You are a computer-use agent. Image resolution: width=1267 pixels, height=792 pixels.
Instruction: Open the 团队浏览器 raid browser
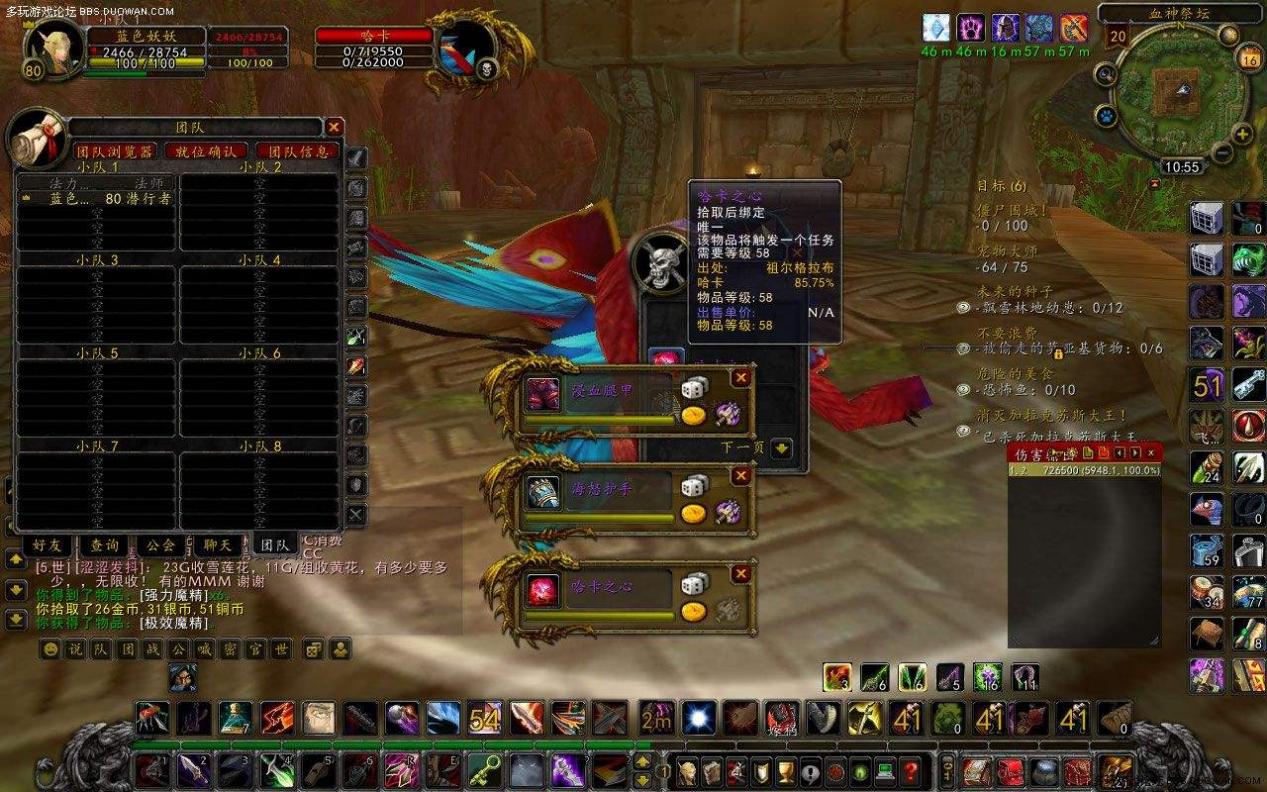click(115, 151)
